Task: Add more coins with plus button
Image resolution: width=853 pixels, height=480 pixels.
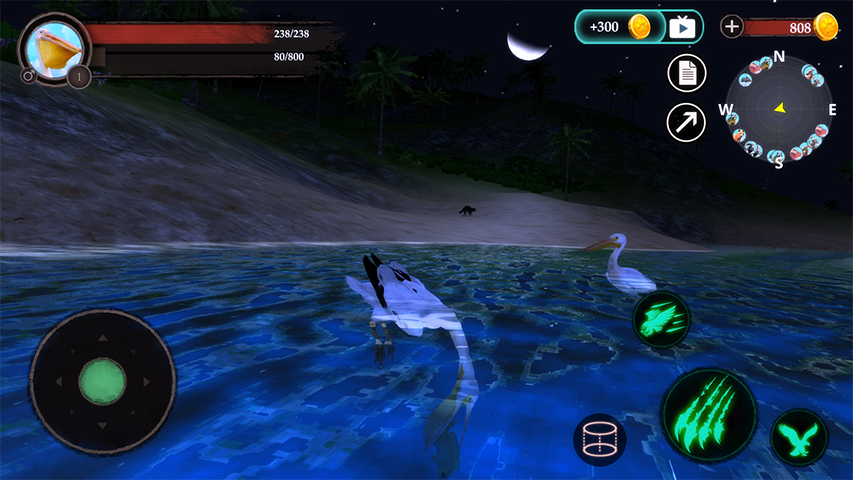Action: pyautogui.click(x=732, y=27)
